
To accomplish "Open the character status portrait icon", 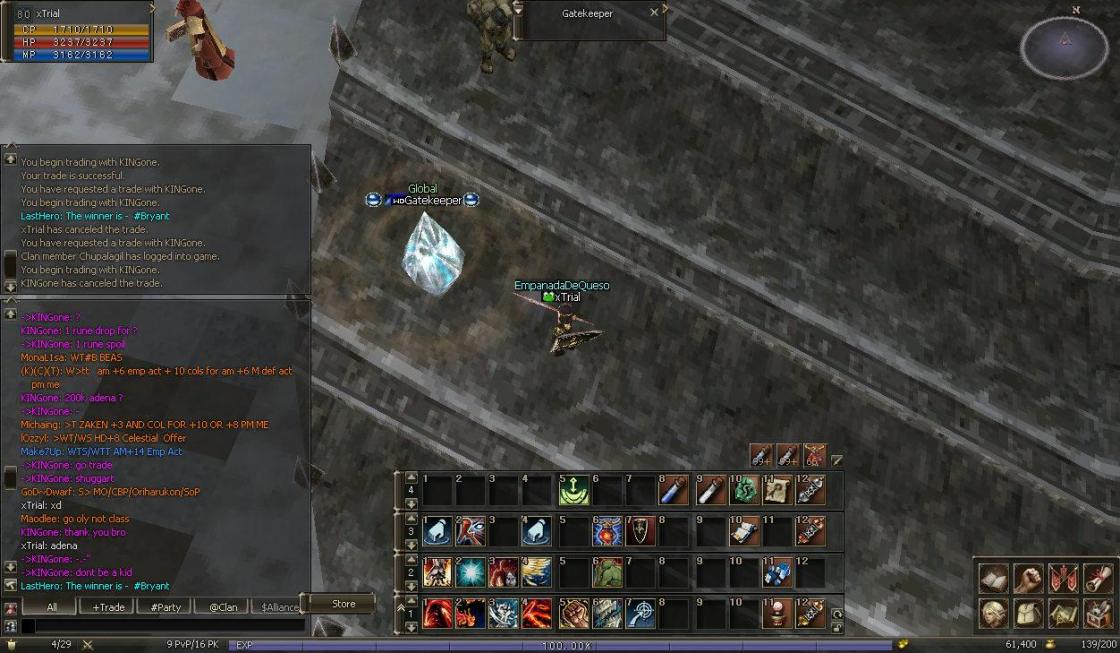I will pyautogui.click(x=994, y=612).
